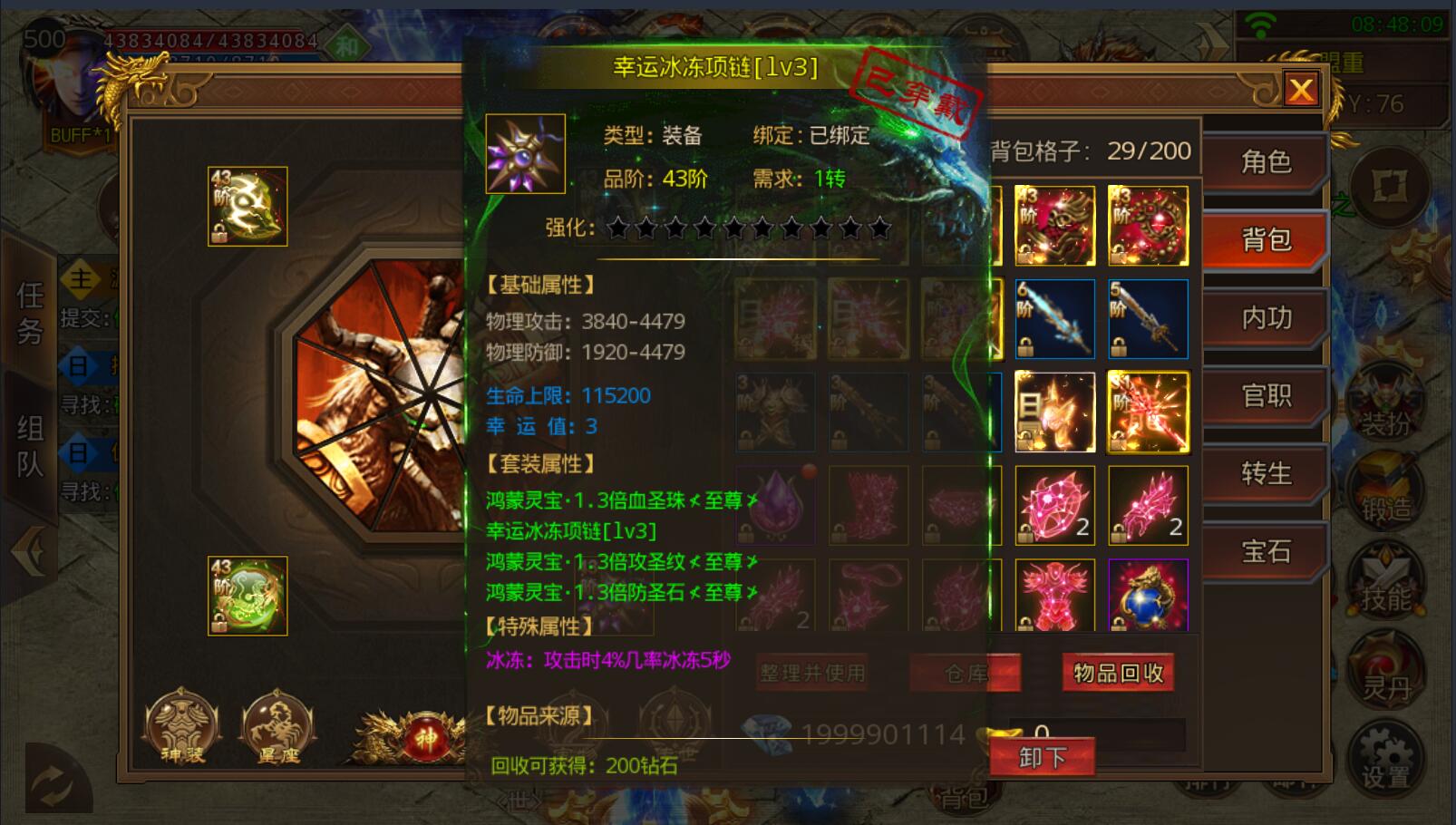Open the 转生 rebirth tab
This screenshot has width=1456, height=825.
tap(1266, 473)
